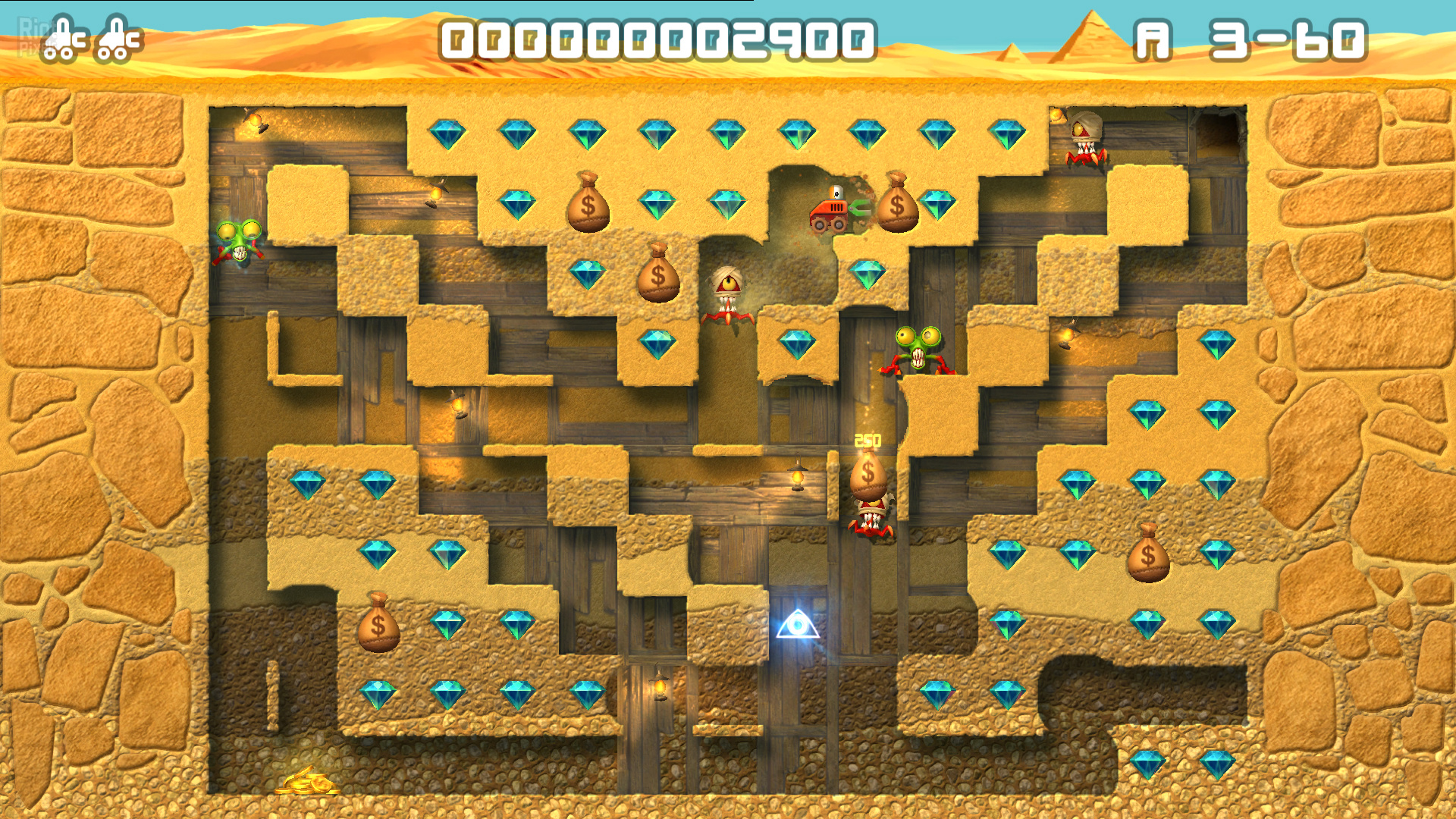This screenshot has width=1456, height=819.
Task: Click the green alien near the left wall
Action: [x=239, y=243]
